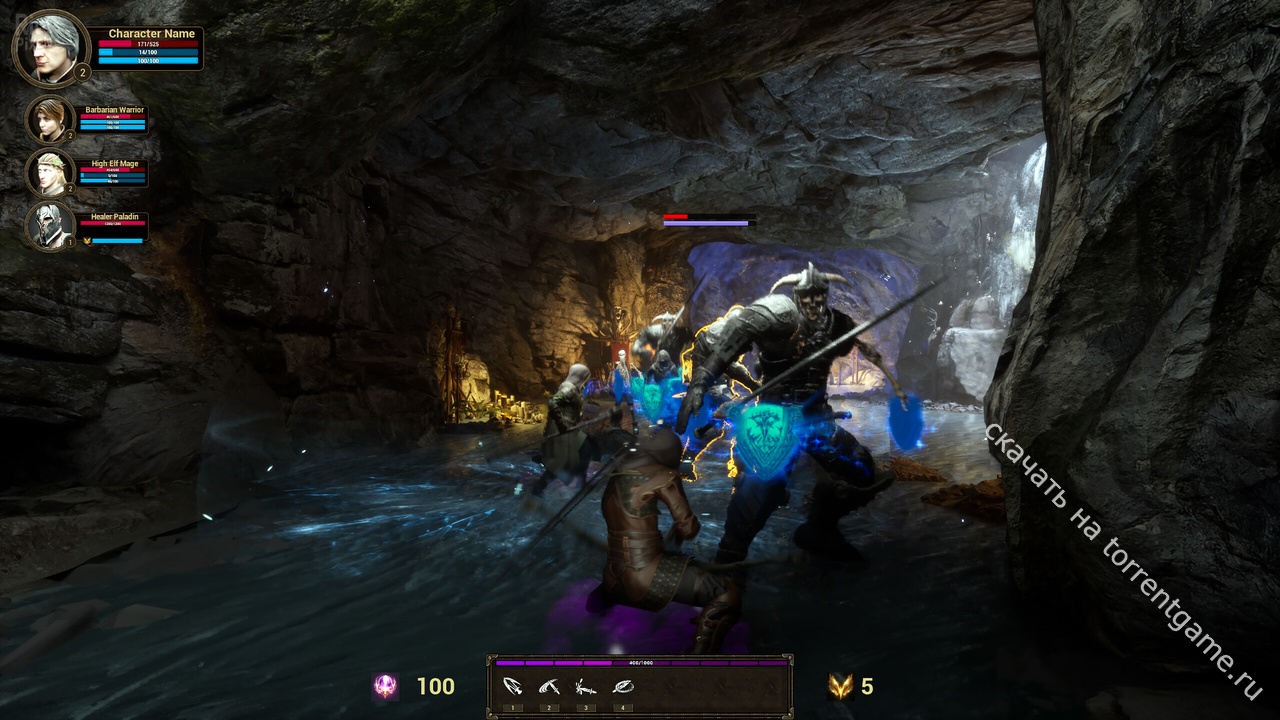Select the Barbarian Warrior party portrait
The width and height of the screenshot is (1280, 720).
click(x=50, y=120)
